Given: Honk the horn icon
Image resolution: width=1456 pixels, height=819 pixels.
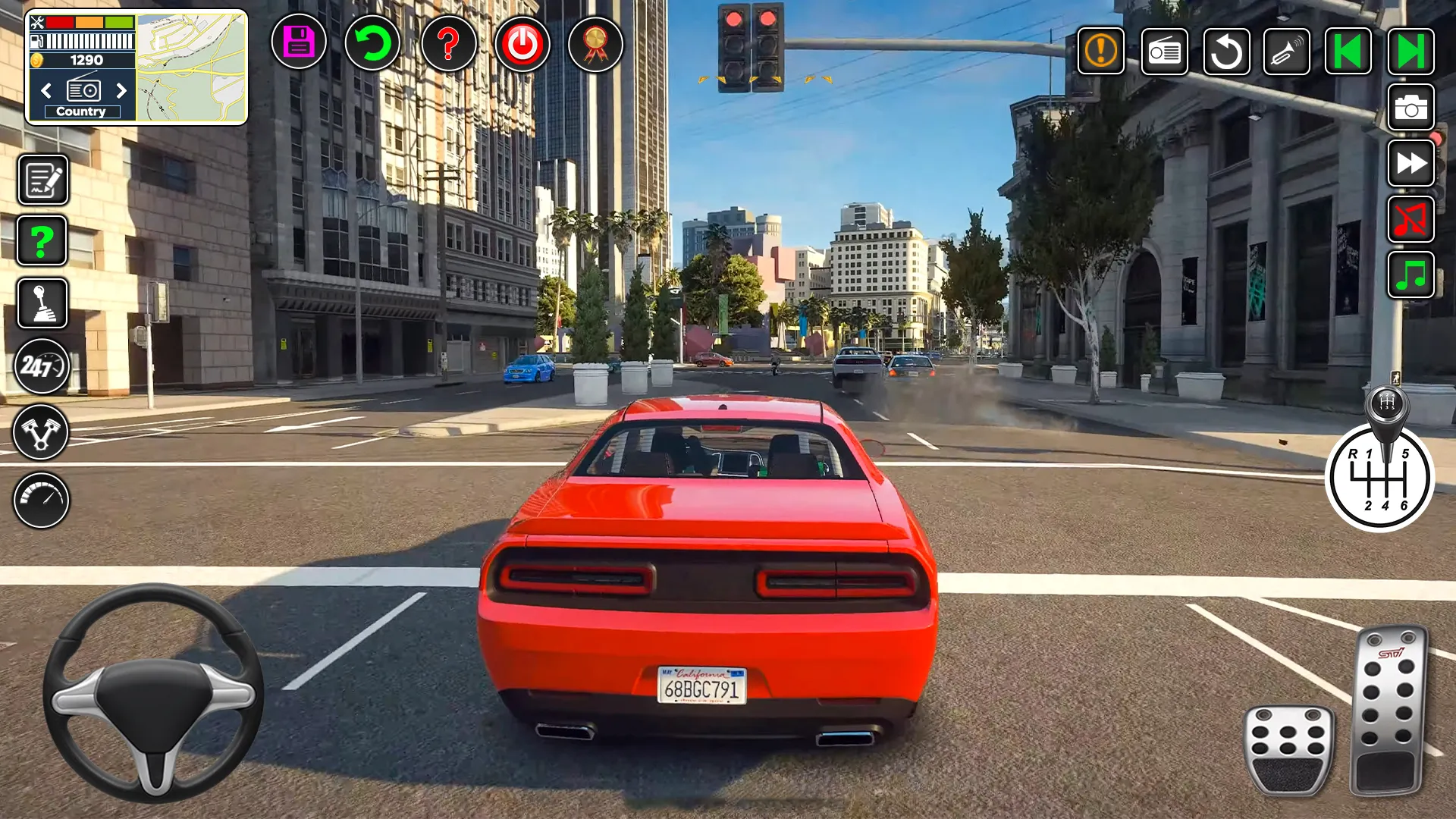Looking at the screenshot, I should (x=1287, y=51).
